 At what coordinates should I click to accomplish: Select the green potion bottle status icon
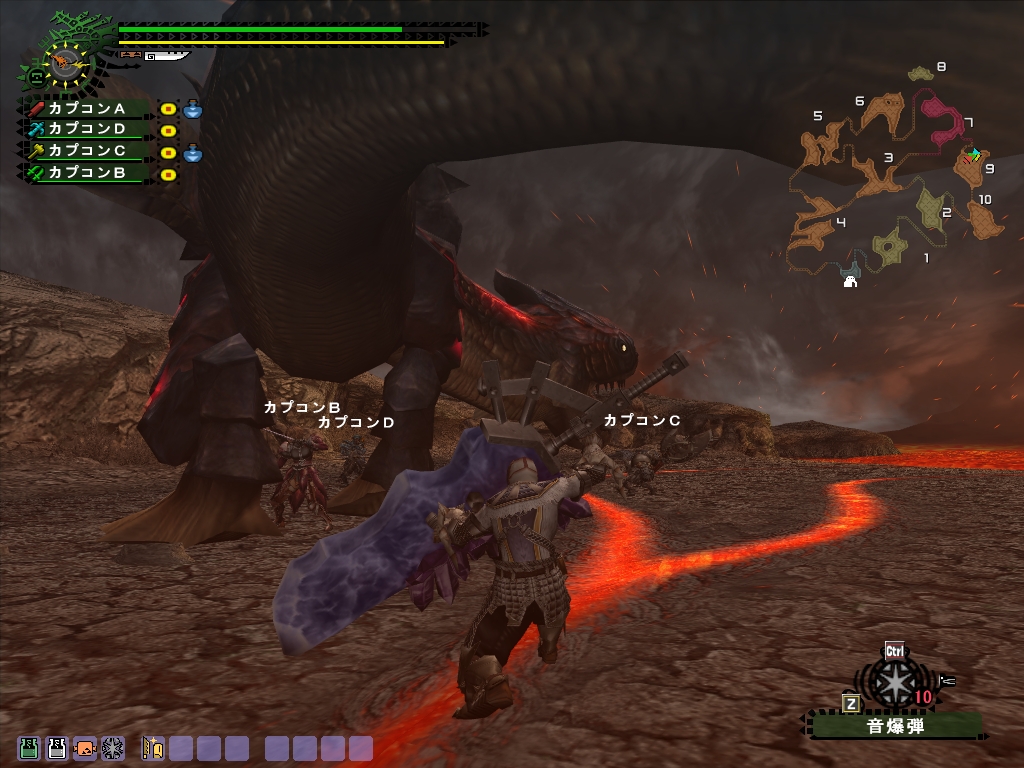point(29,747)
